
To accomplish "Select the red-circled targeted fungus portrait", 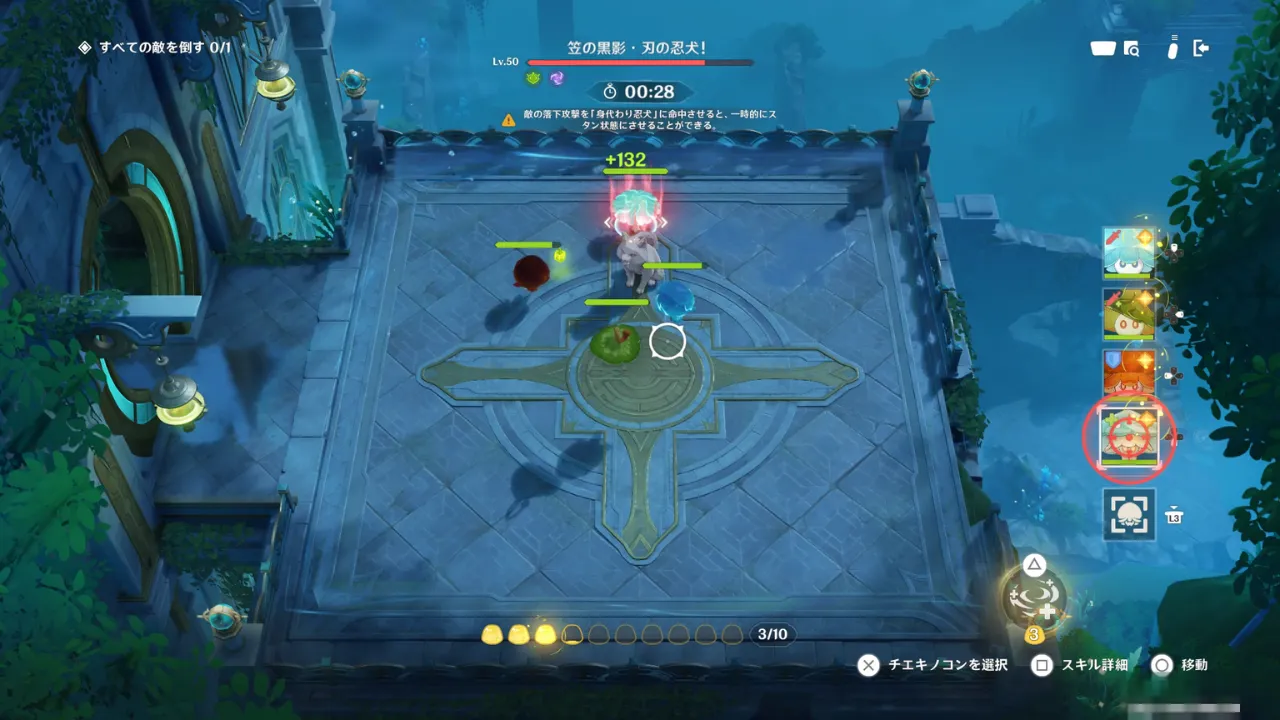I will [1129, 437].
